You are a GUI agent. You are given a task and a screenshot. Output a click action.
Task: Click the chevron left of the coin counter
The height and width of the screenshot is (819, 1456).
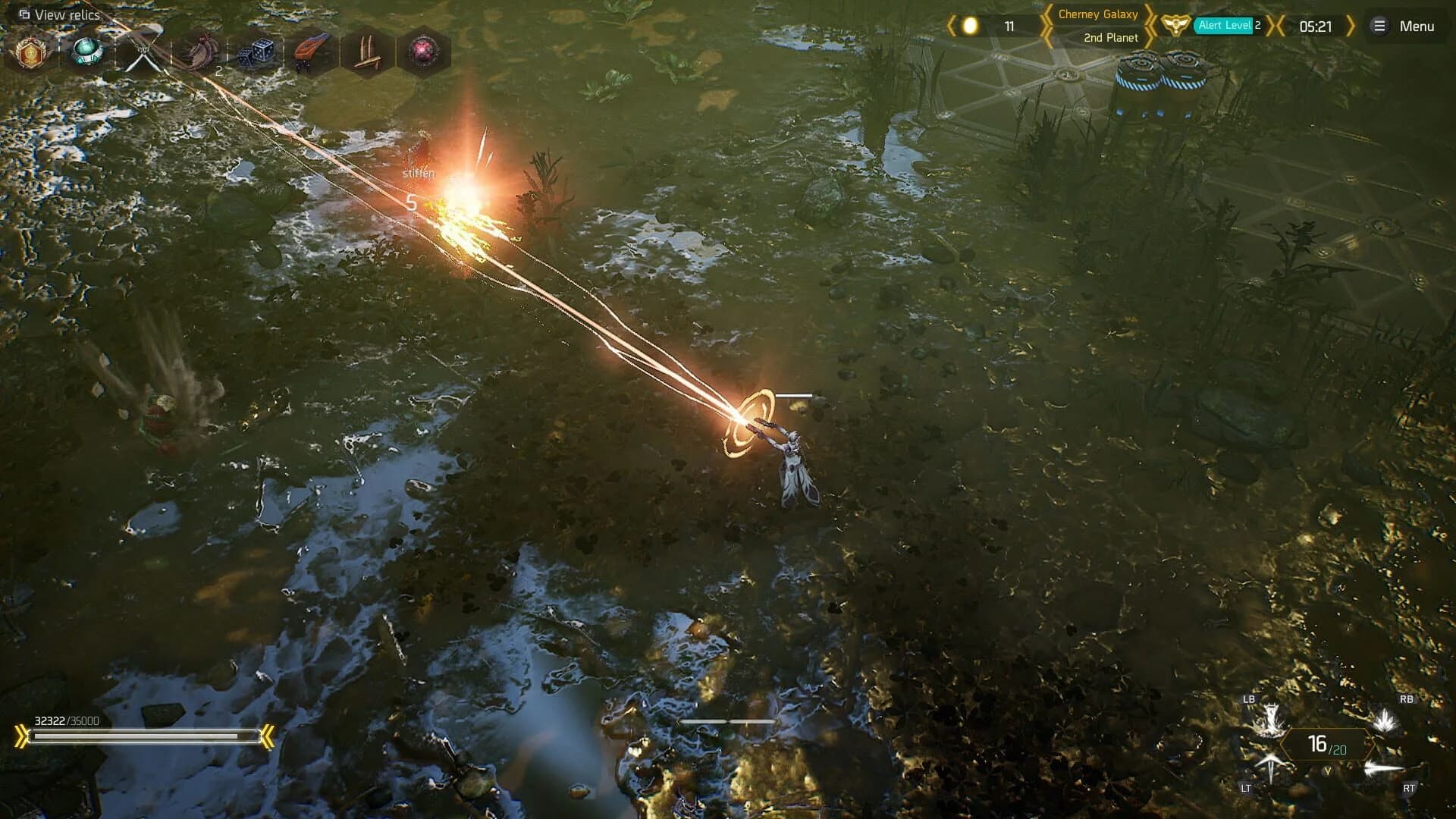coord(954,26)
